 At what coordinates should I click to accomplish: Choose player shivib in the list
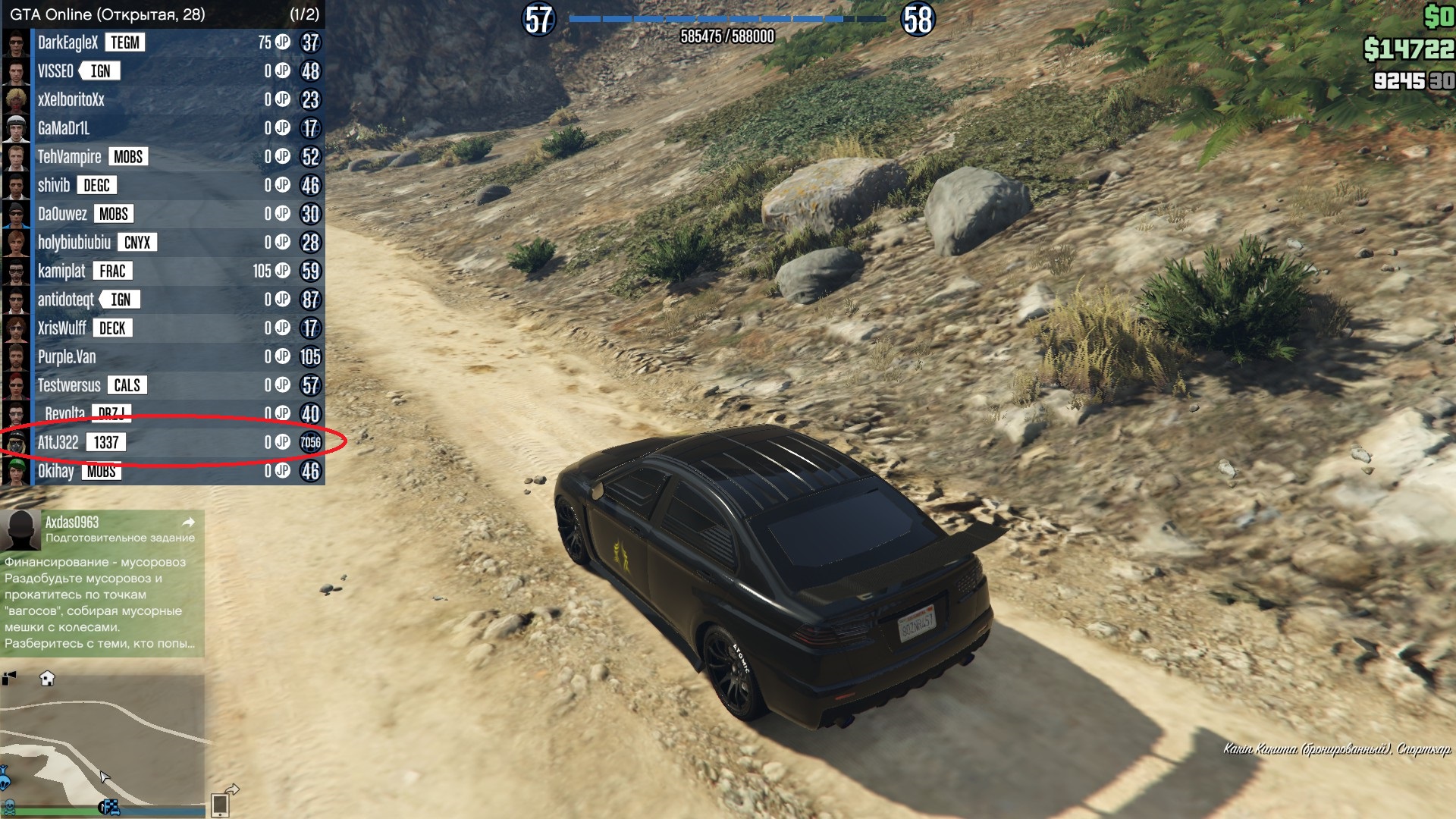click(x=163, y=185)
